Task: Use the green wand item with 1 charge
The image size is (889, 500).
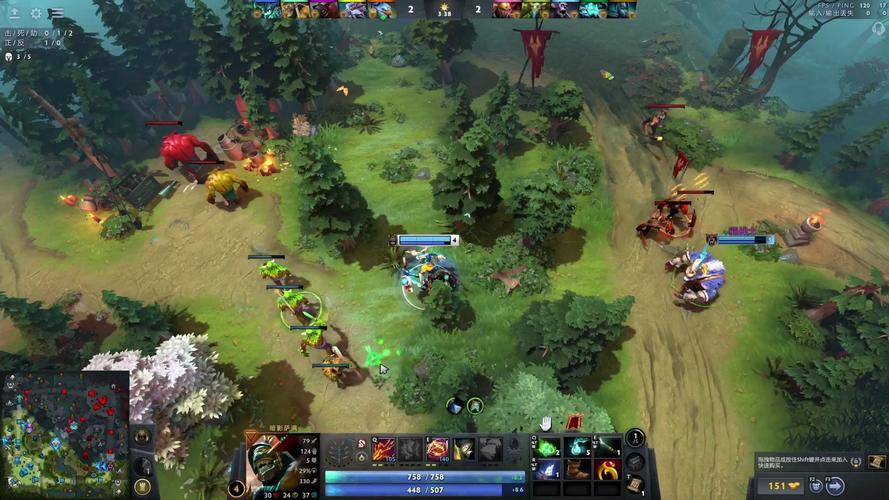Action: tap(607, 447)
